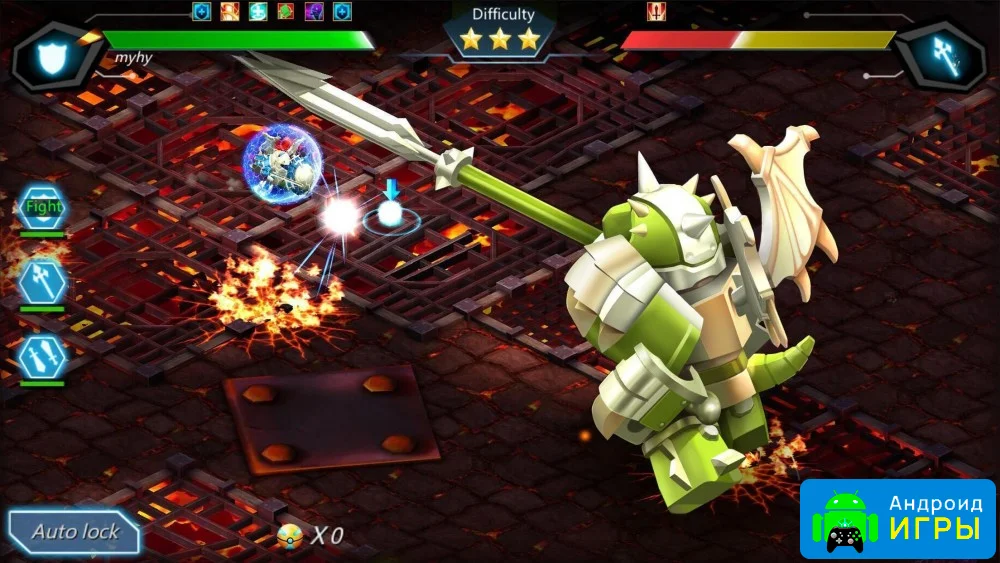Click the red sword status icon above enemy bar
Screen dimensions: 1000x563
tap(657, 12)
